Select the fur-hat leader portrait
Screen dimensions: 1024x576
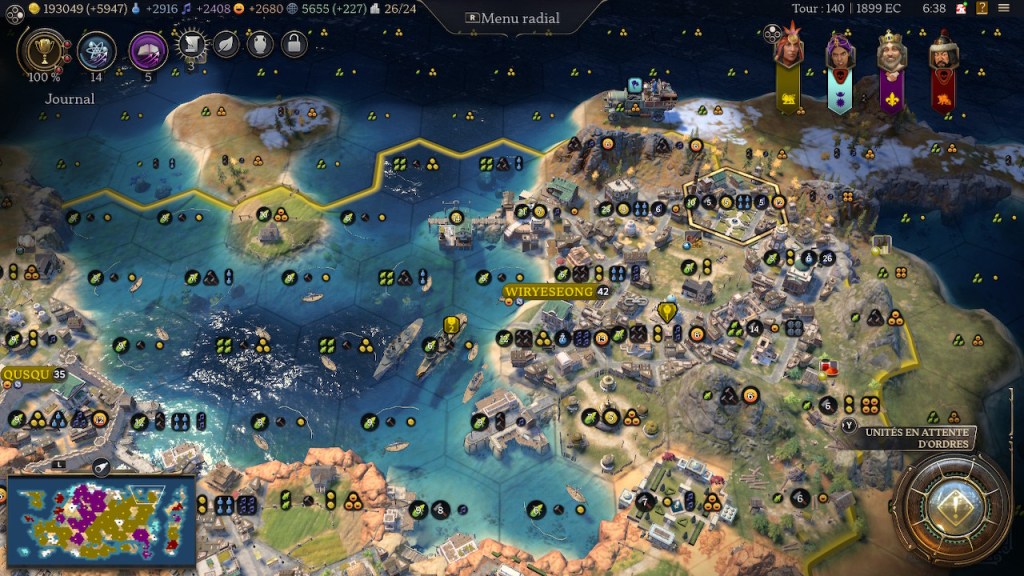[942, 52]
